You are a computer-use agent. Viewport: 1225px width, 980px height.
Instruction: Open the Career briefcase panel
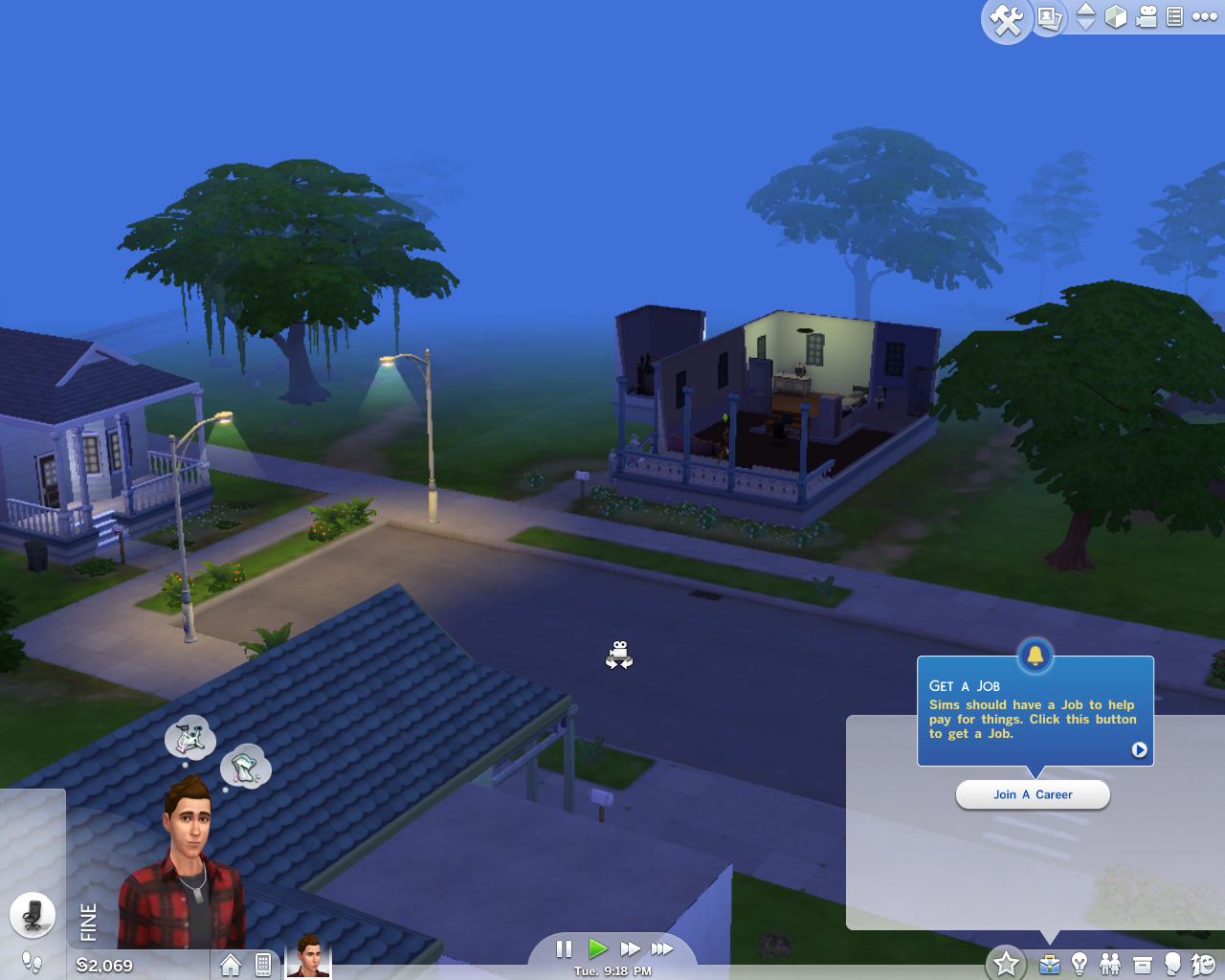point(1050,964)
